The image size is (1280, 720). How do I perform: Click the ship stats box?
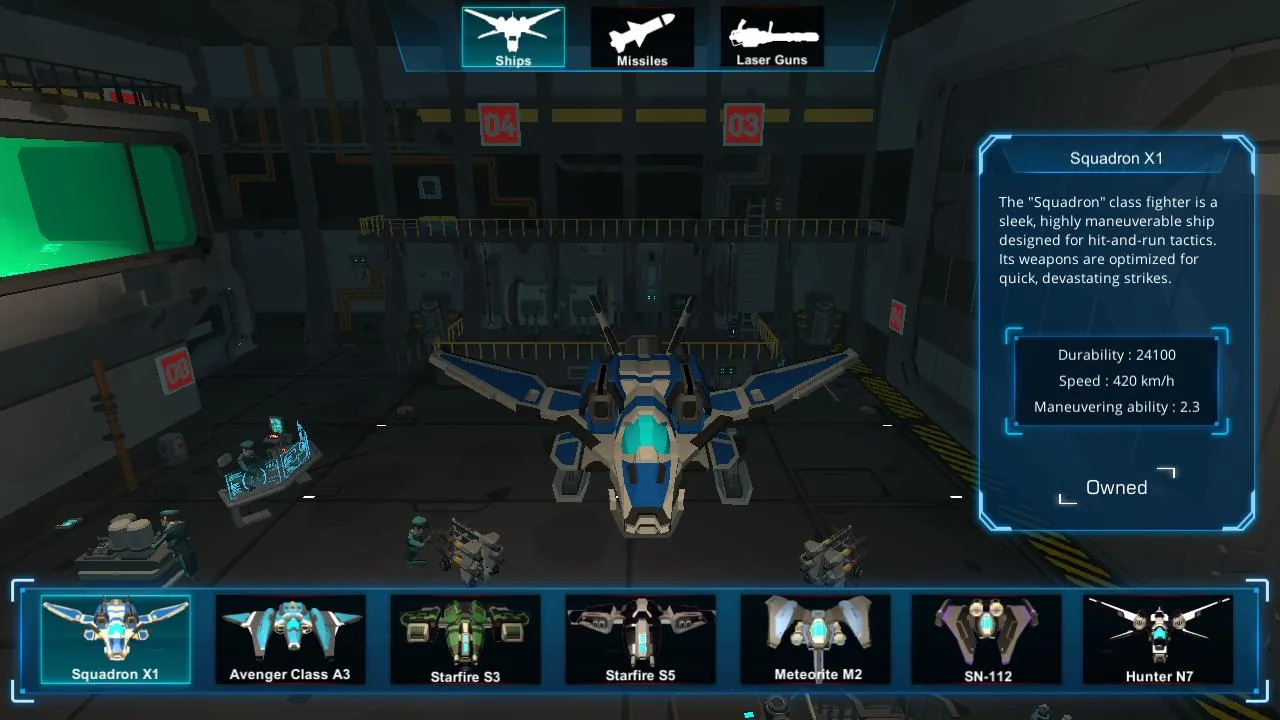tap(1116, 380)
